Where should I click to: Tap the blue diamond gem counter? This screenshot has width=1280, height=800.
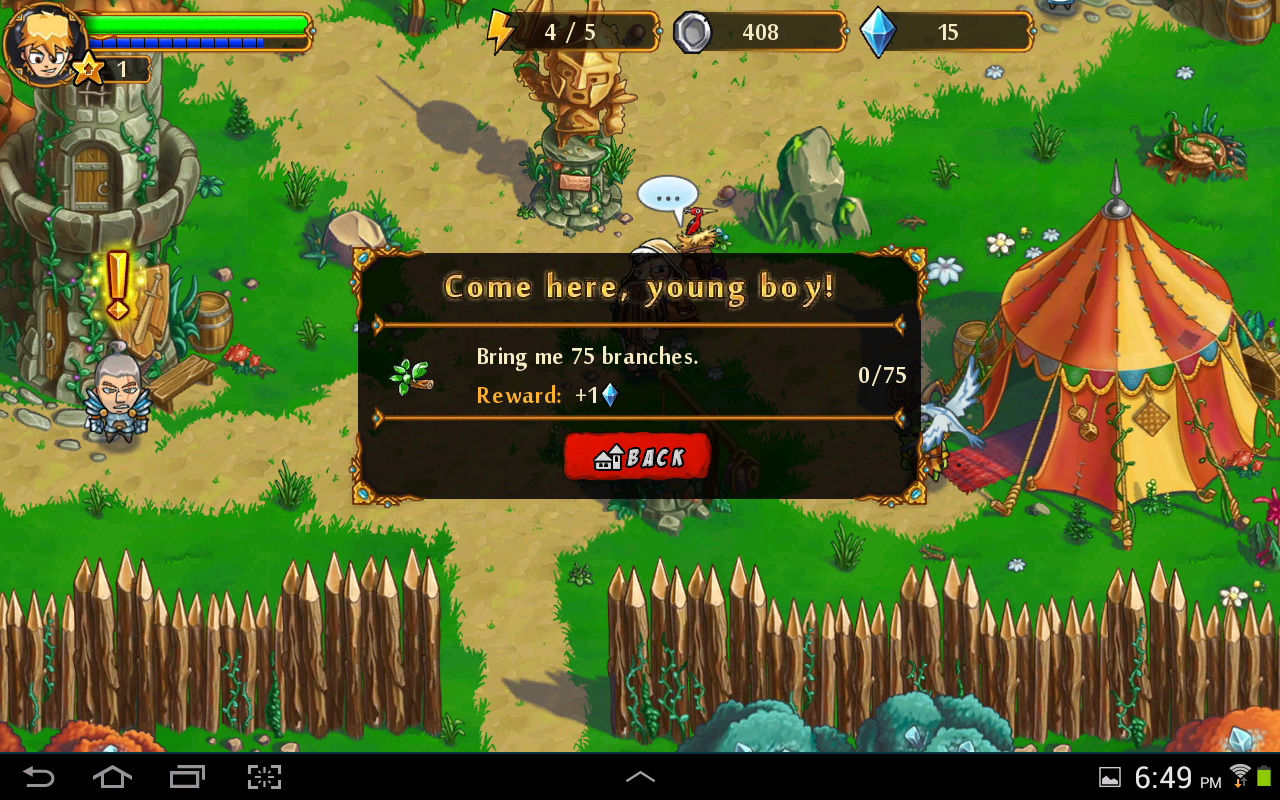(946, 32)
